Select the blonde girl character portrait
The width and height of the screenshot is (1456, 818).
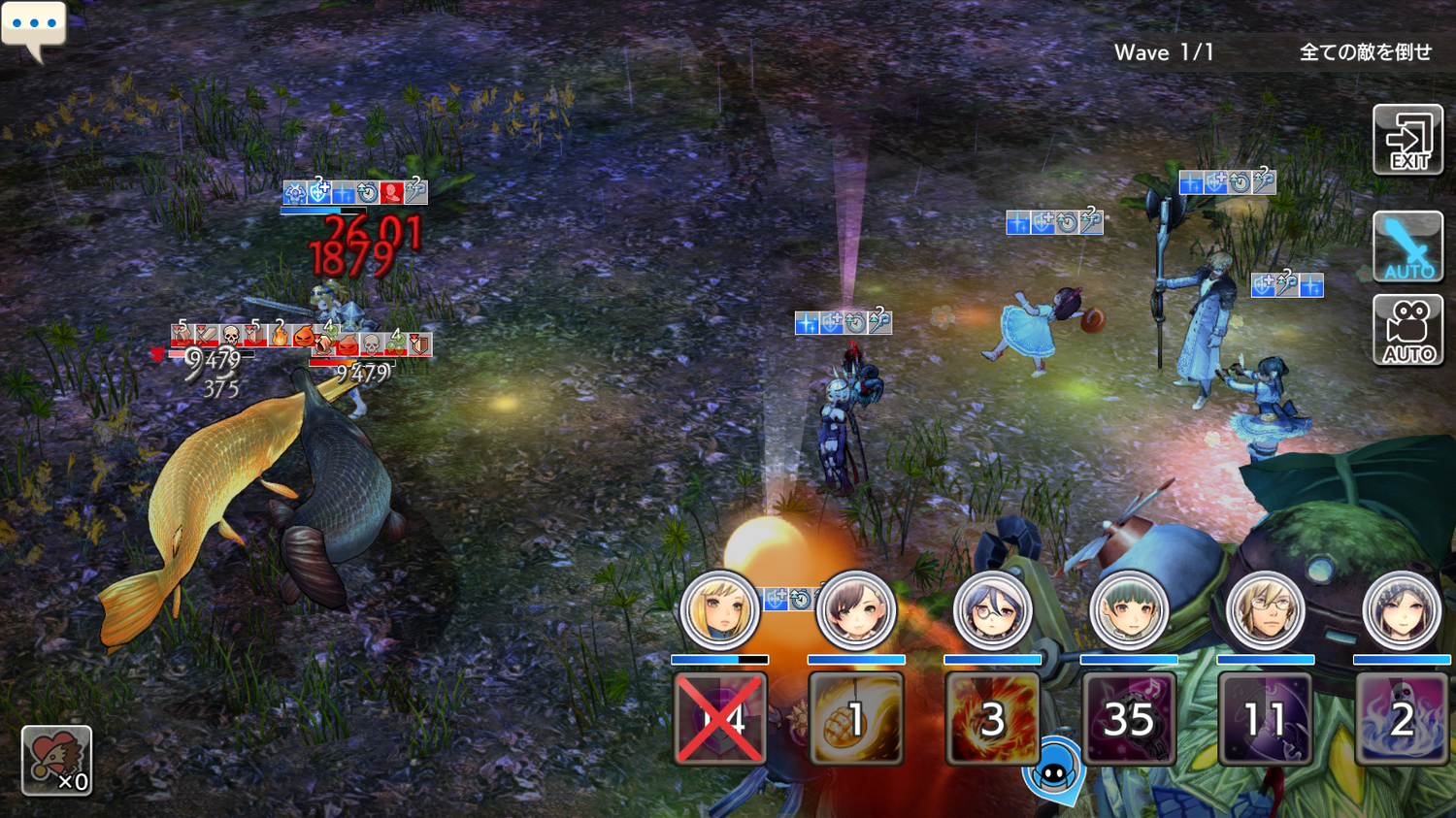coord(719,611)
